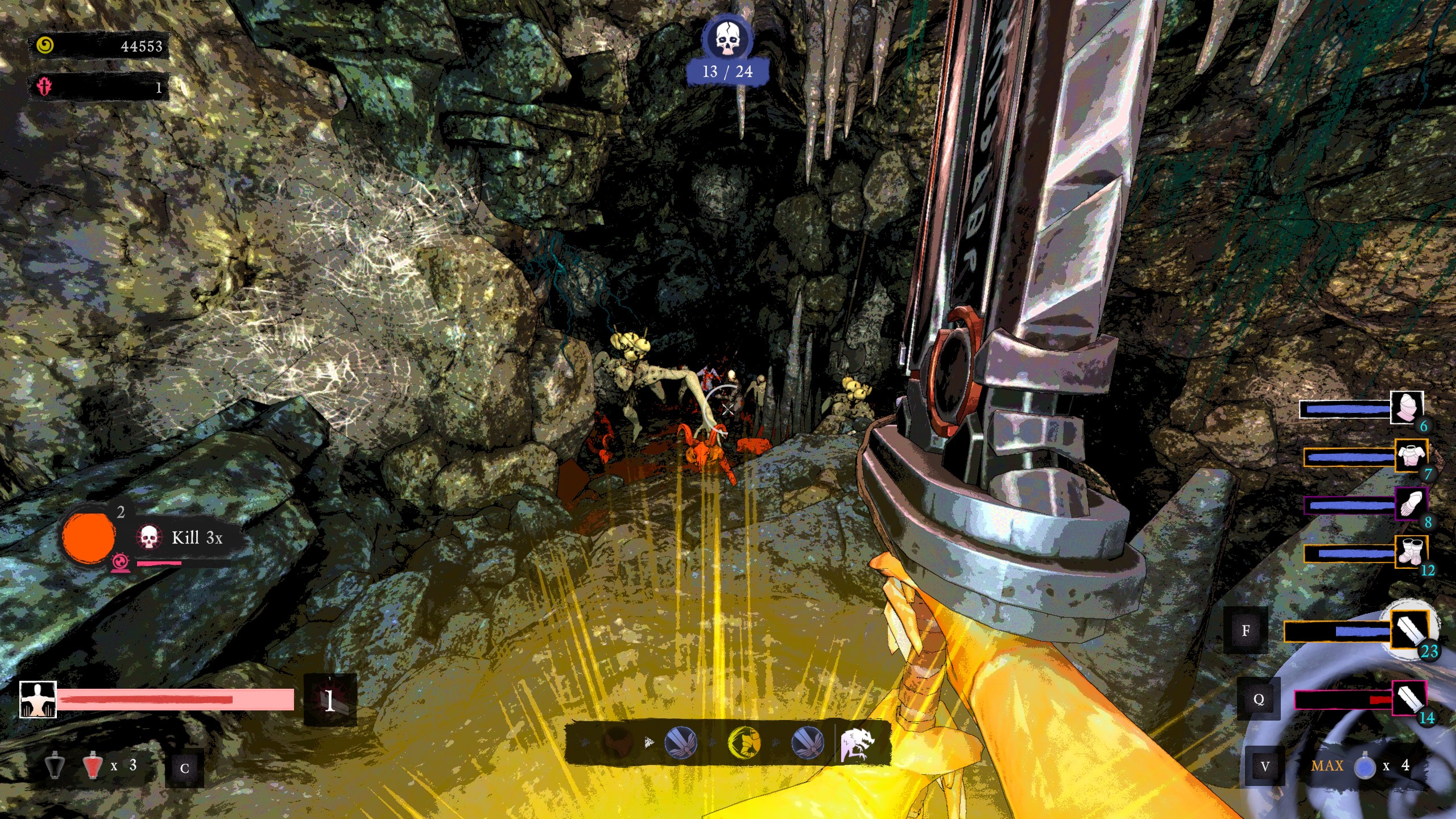Select the helmet armor slot icon

pos(1407,407)
